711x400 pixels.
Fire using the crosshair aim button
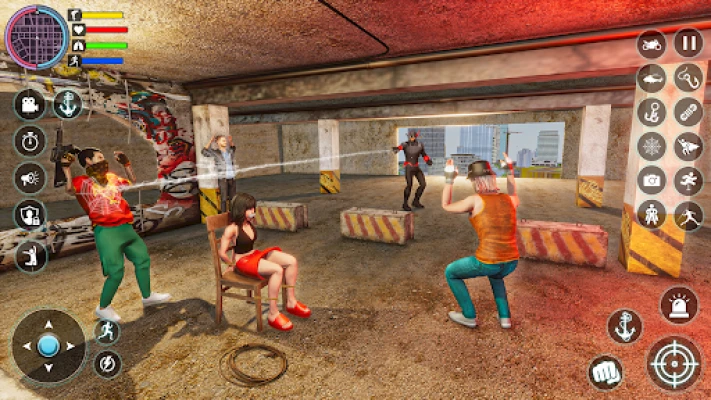(673, 363)
